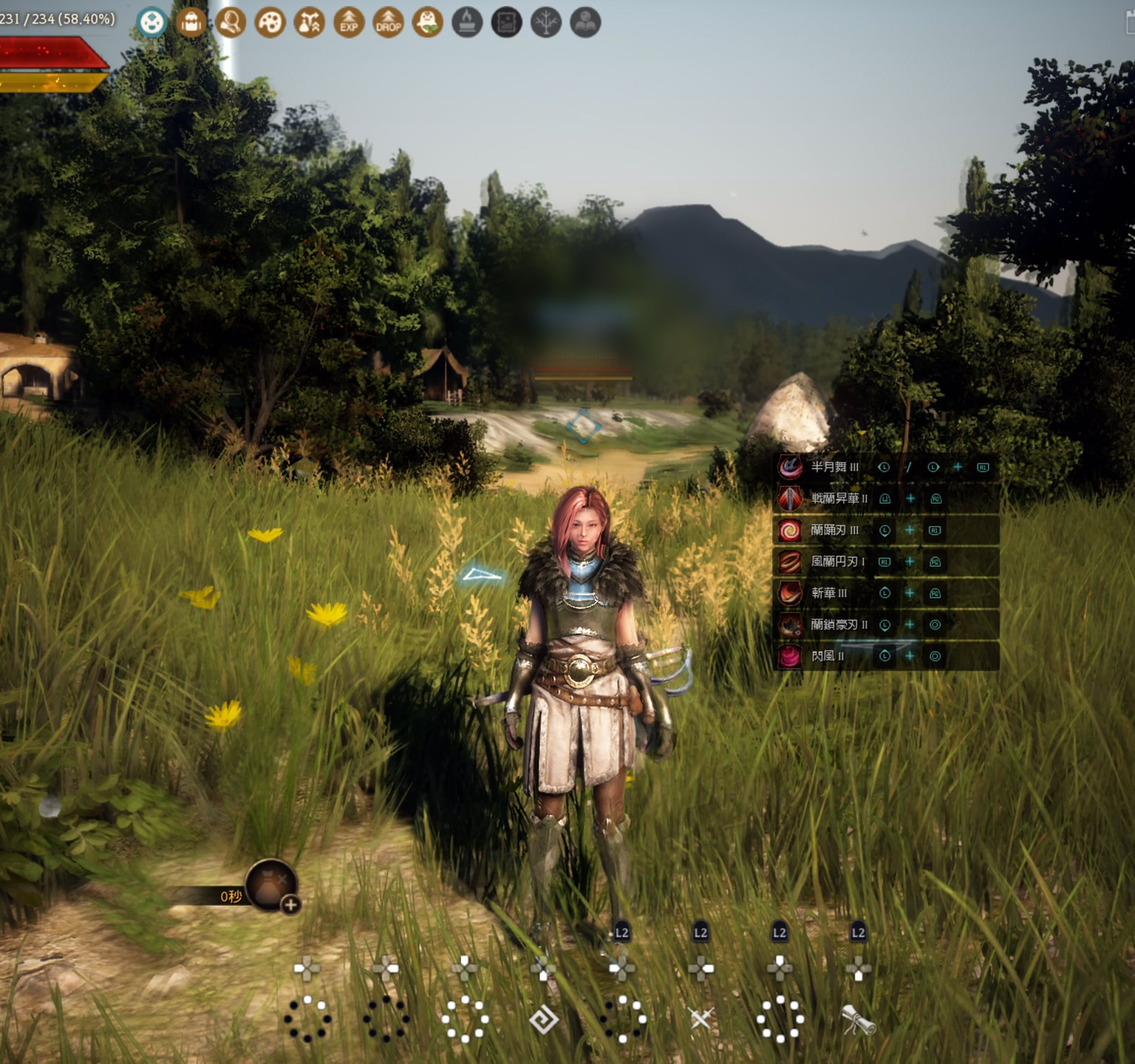Click the greyed-out picture frame icon
1135x1064 pixels.
(507, 22)
